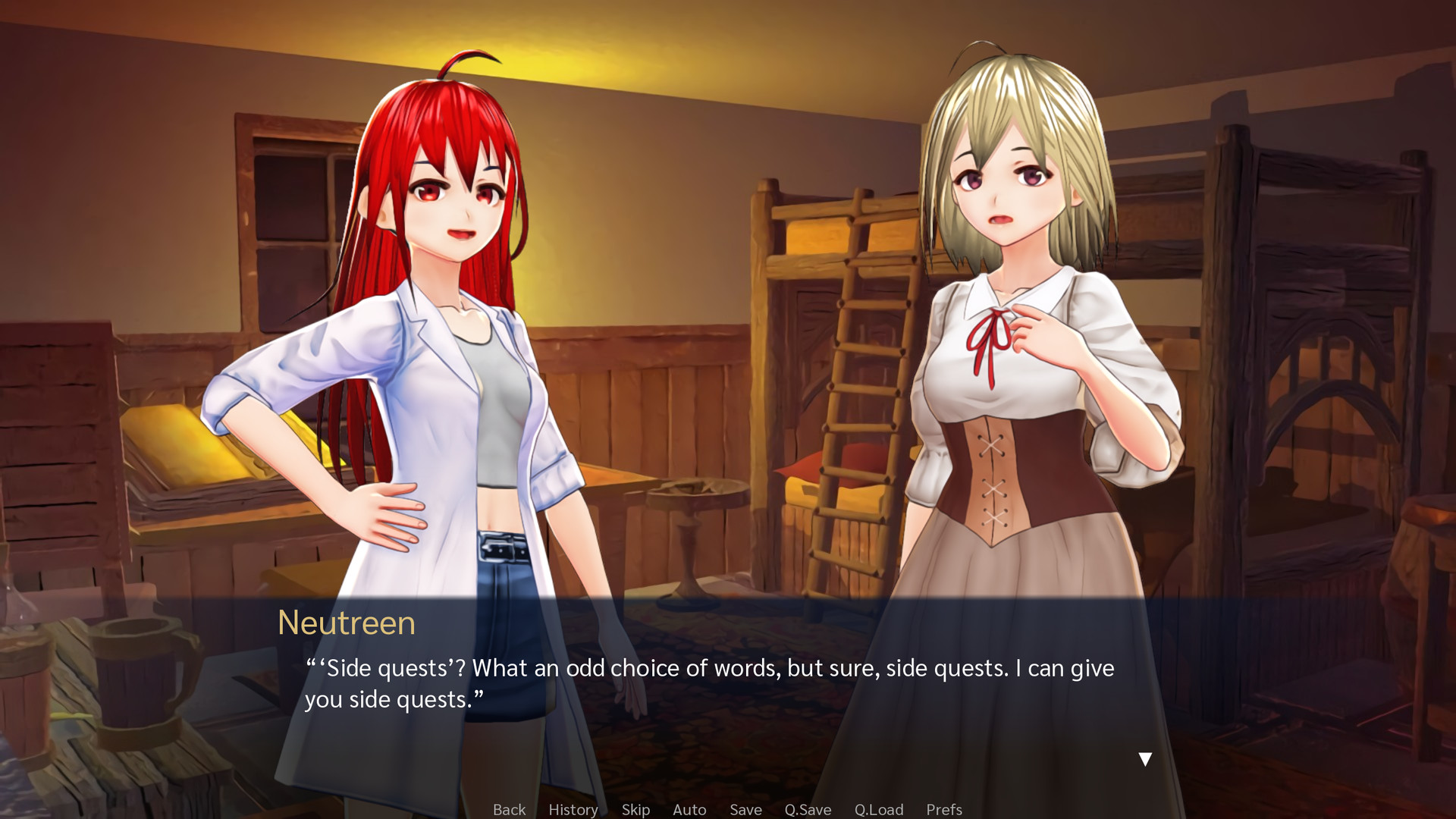Click Q.Load to quick load
This screenshot has width=1456, height=819.
[x=879, y=809]
